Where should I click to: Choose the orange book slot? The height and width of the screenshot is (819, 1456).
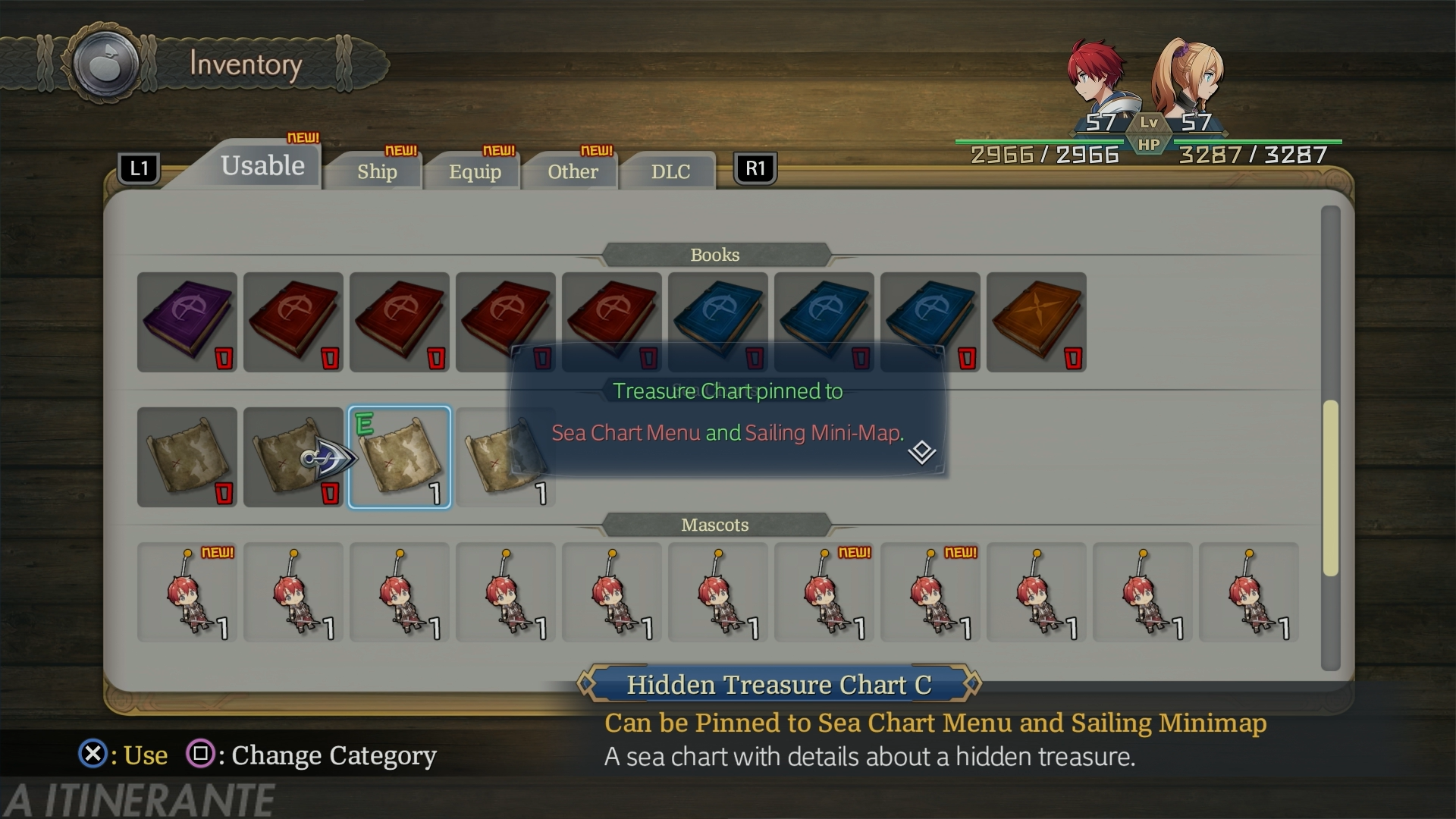pos(1037,322)
